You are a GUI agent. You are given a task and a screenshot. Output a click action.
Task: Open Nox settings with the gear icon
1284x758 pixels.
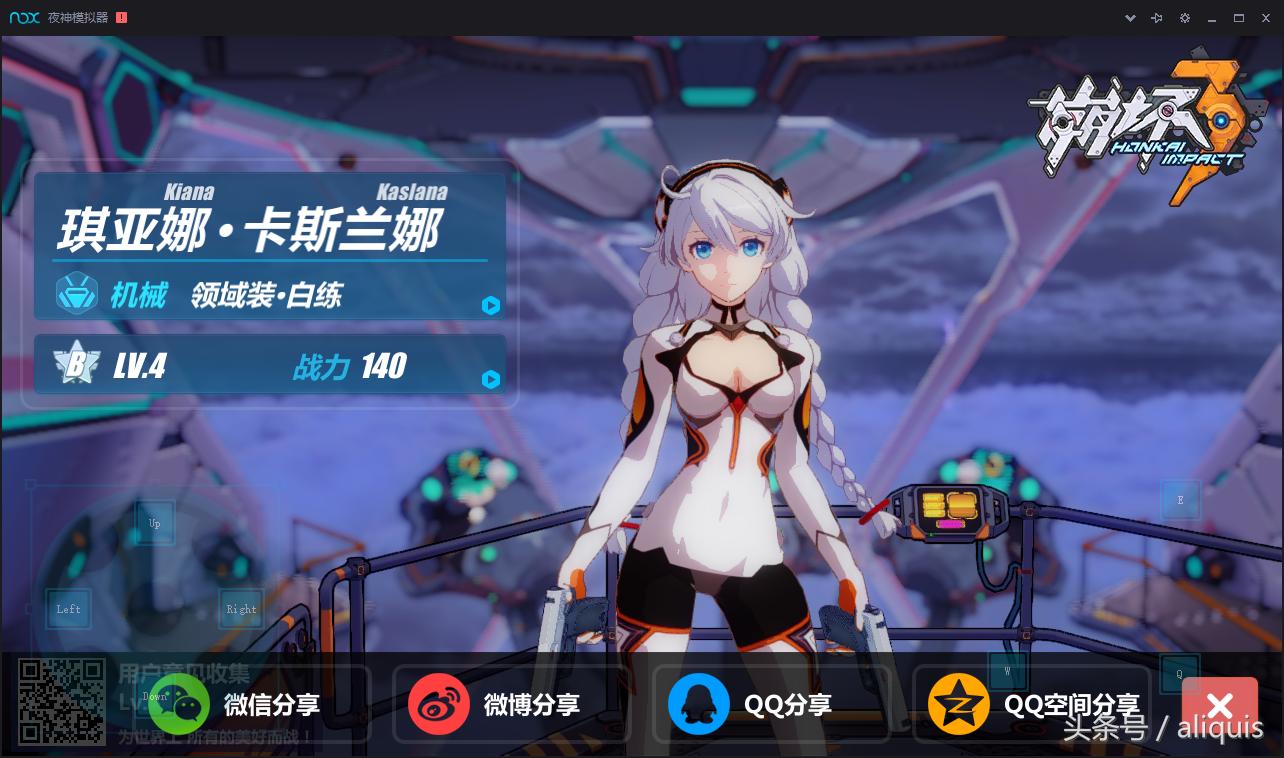(1184, 17)
